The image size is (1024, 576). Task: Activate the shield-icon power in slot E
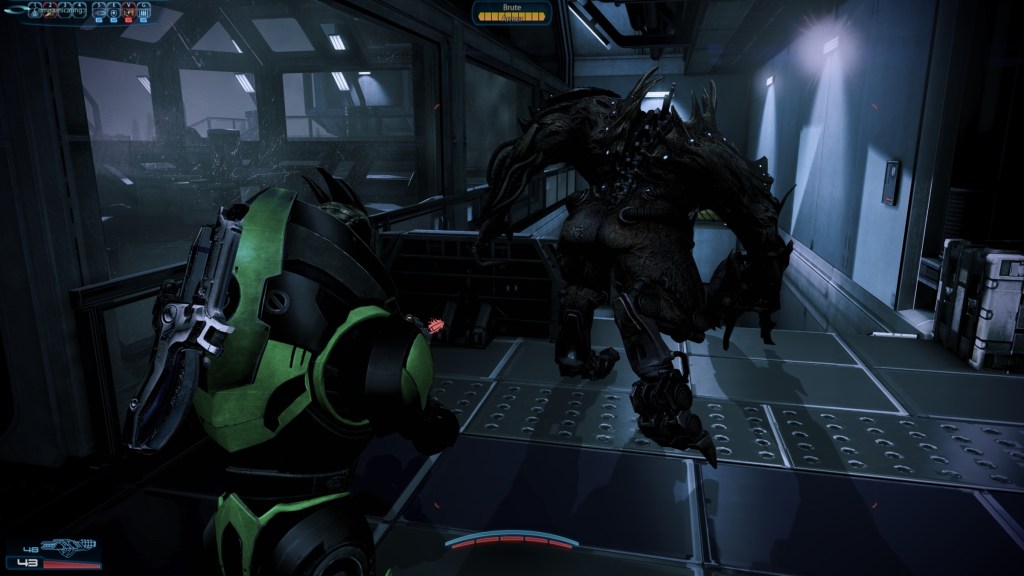point(114,11)
